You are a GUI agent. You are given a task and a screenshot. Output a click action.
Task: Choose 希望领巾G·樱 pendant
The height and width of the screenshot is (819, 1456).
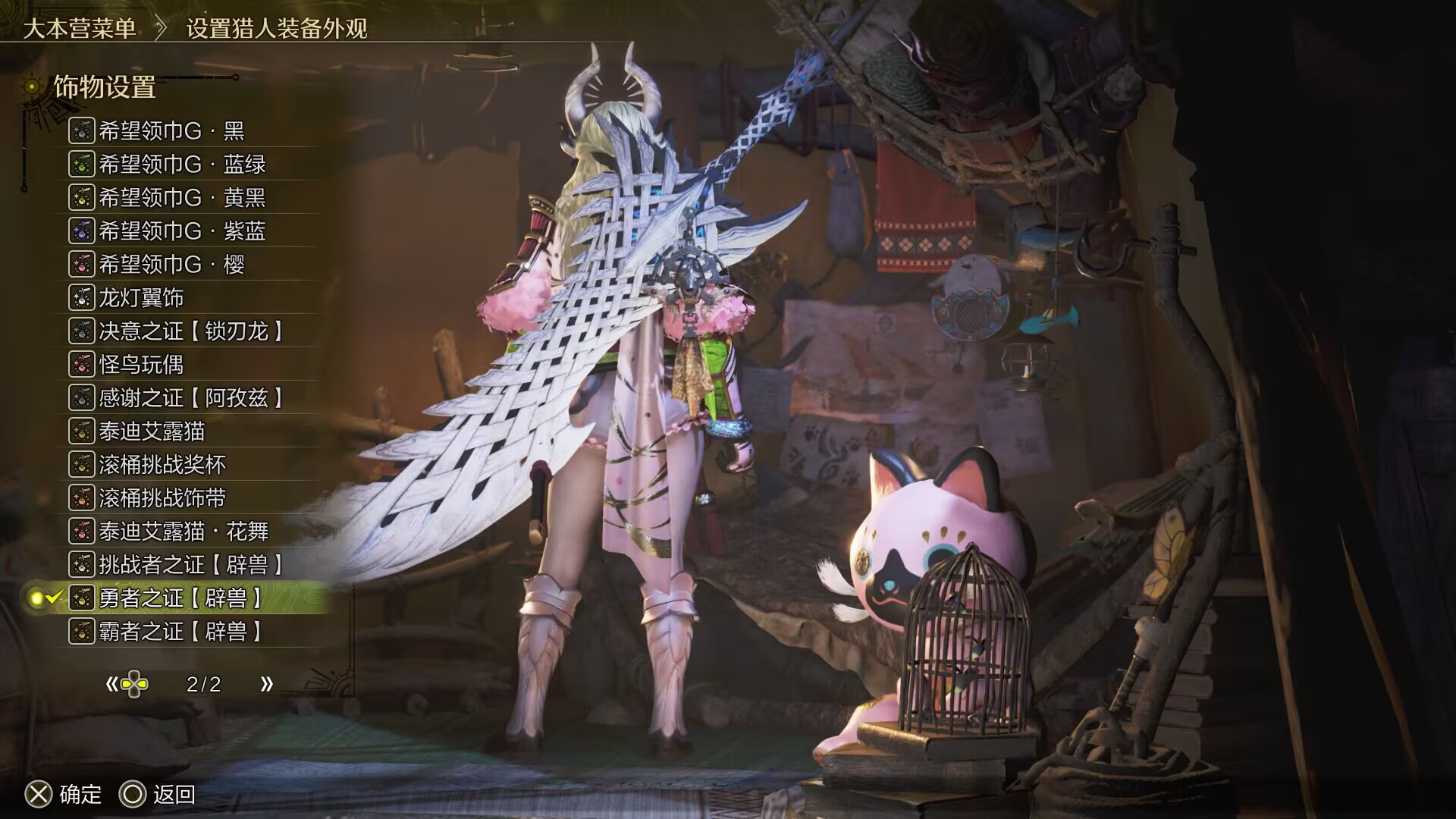click(x=171, y=265)
